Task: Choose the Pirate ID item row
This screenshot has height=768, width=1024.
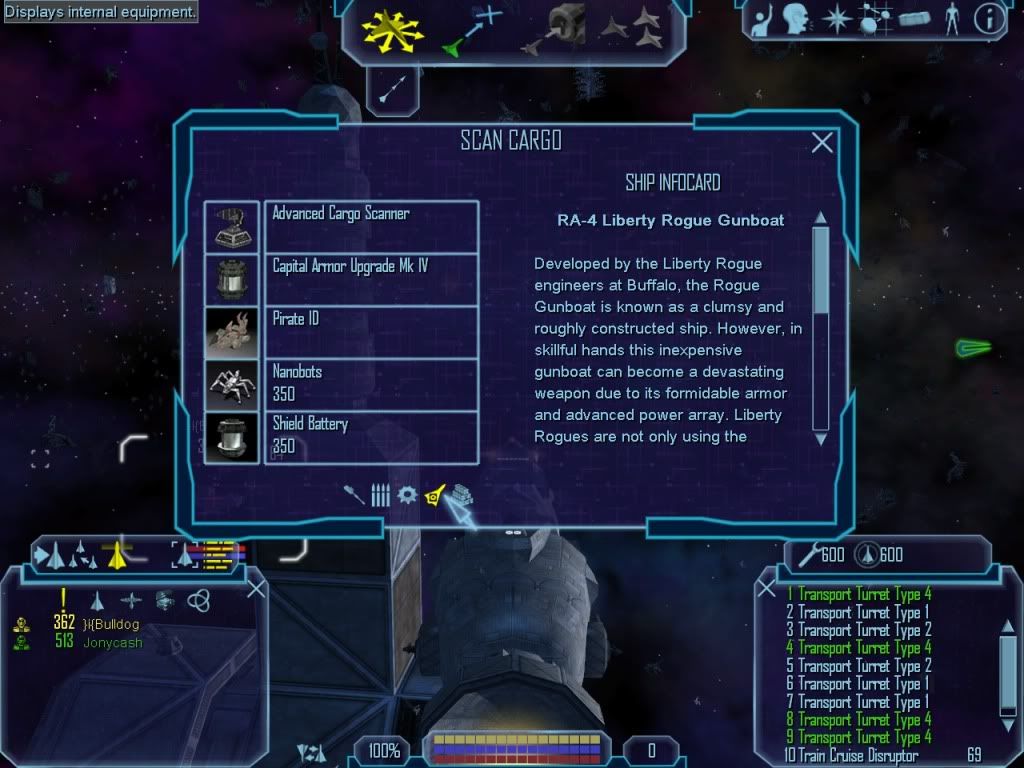Action: (370, 332)
